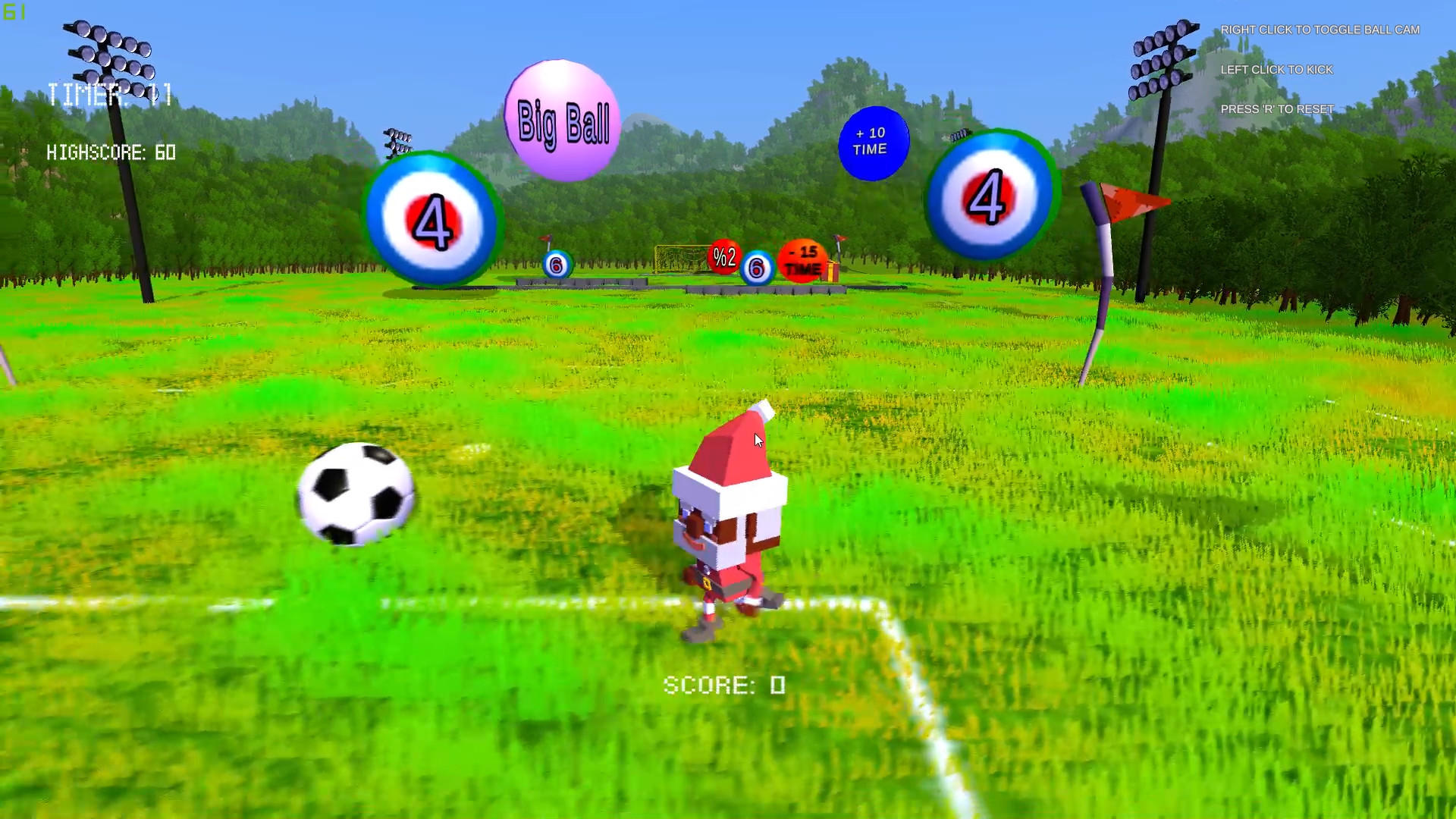Click RIGHT CLICK TO TOGGLE BALL CAM text
This screenshot has height=819, width=1456.
(x=1319, y=30)
